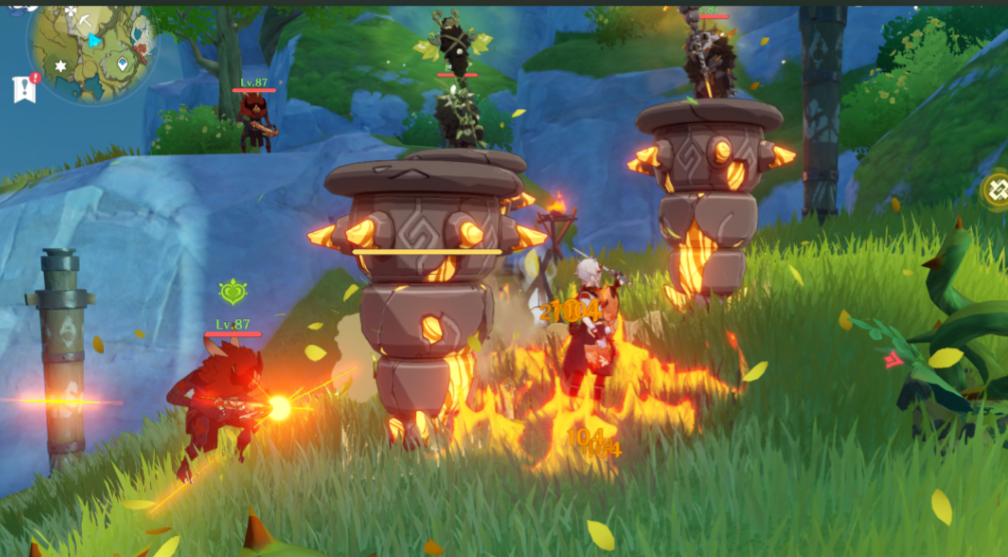This screenshot has height=557, width=1008.
Task: Click the gold circular crossed-bands icon
Action: point(996,190)
